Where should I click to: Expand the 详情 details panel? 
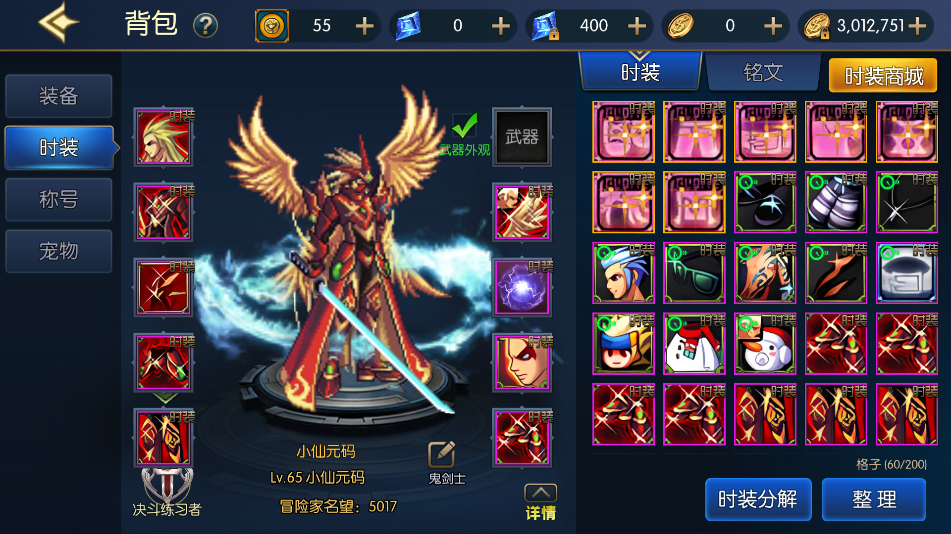coord(540,500)
